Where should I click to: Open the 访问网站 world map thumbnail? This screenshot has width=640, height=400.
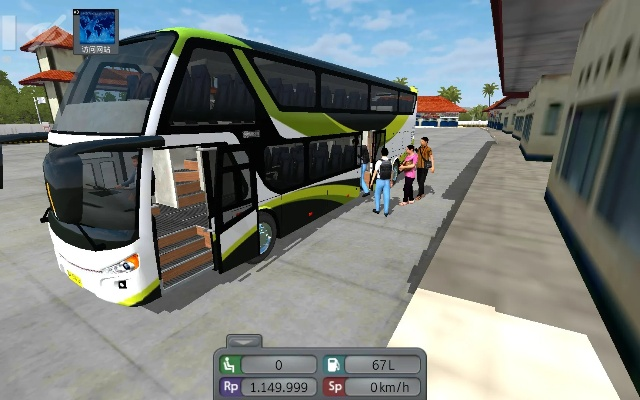point(96,31)
